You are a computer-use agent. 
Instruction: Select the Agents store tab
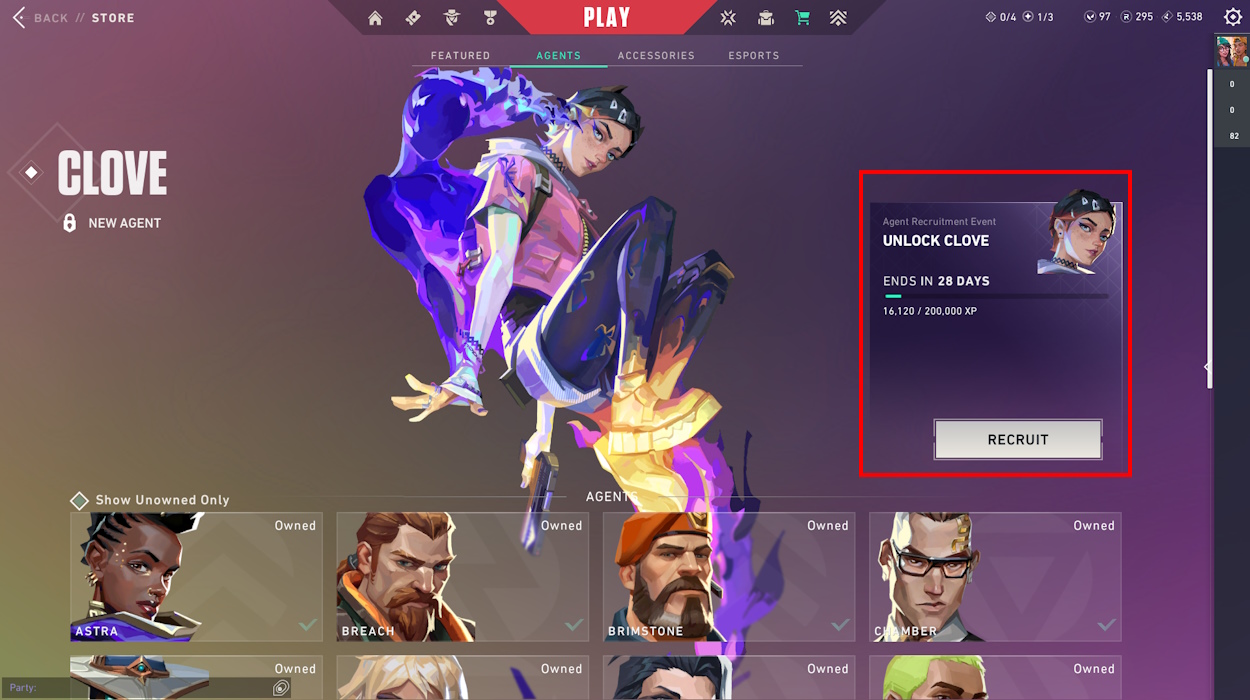click(558, 56)
